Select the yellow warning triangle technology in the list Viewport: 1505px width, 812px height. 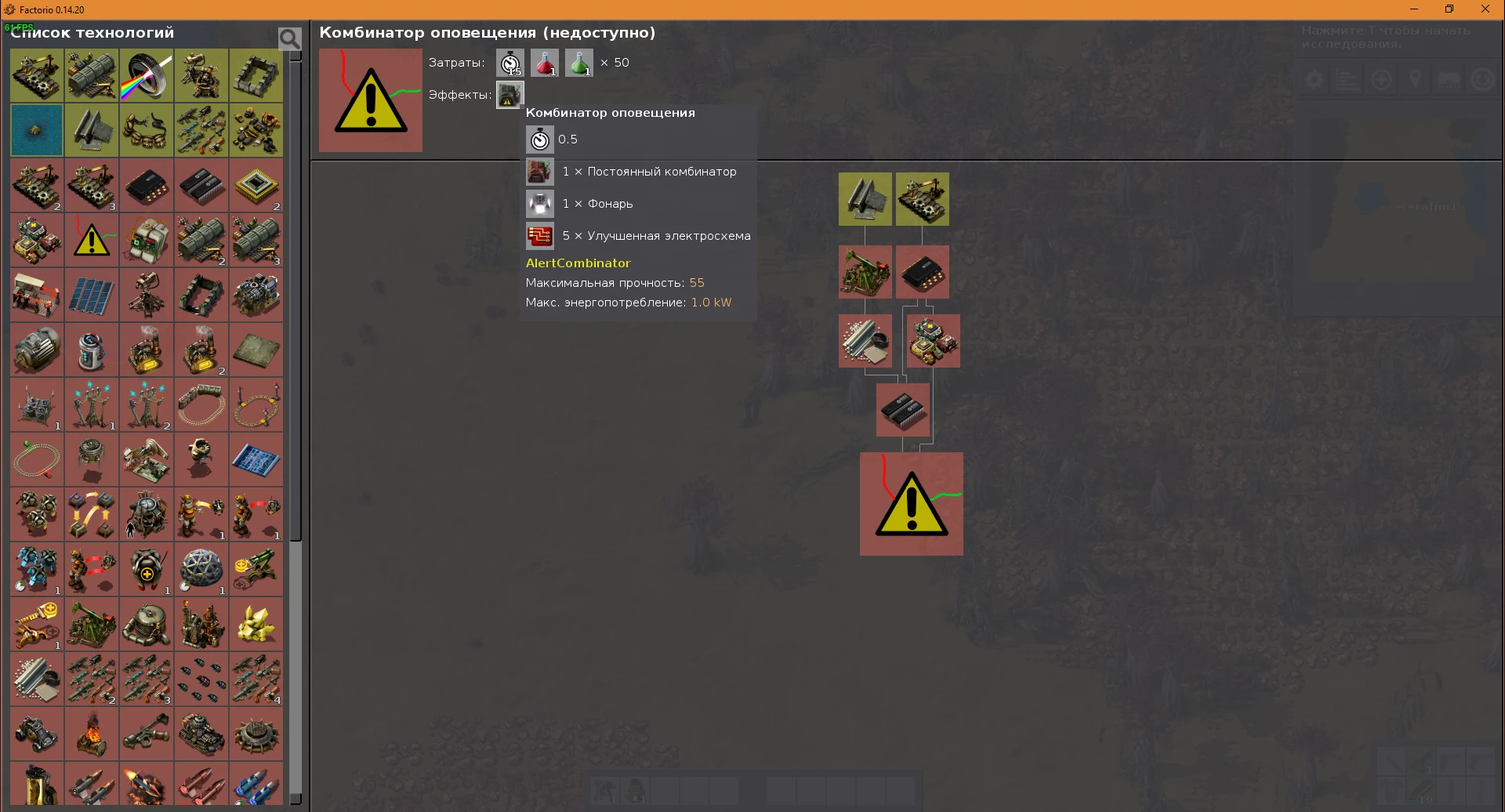91,240
